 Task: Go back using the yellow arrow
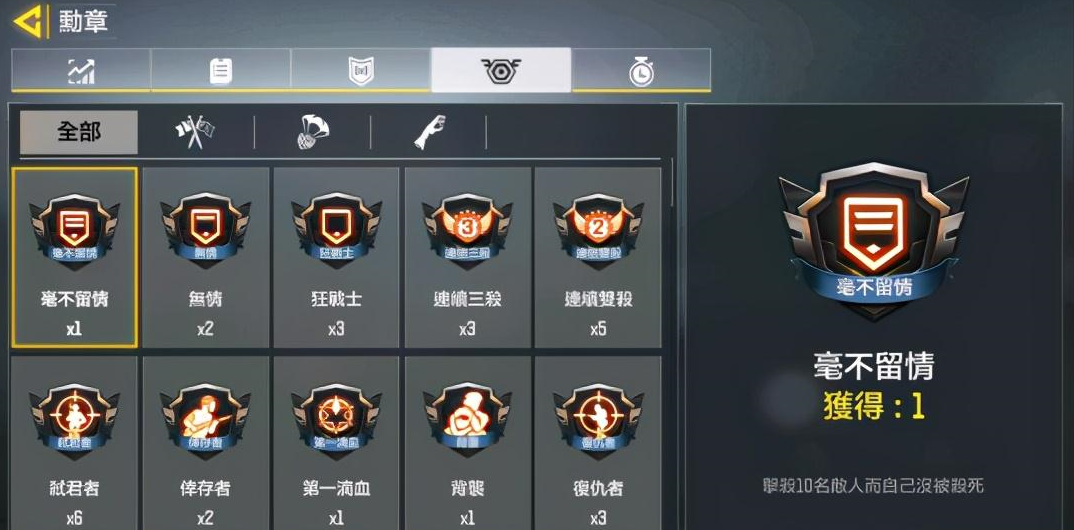(x=28, y=20)
